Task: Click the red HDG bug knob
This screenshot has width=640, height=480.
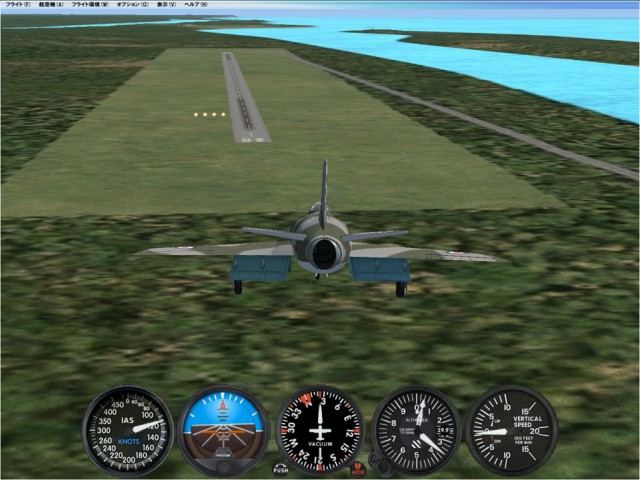Action: tap(358, 468)
